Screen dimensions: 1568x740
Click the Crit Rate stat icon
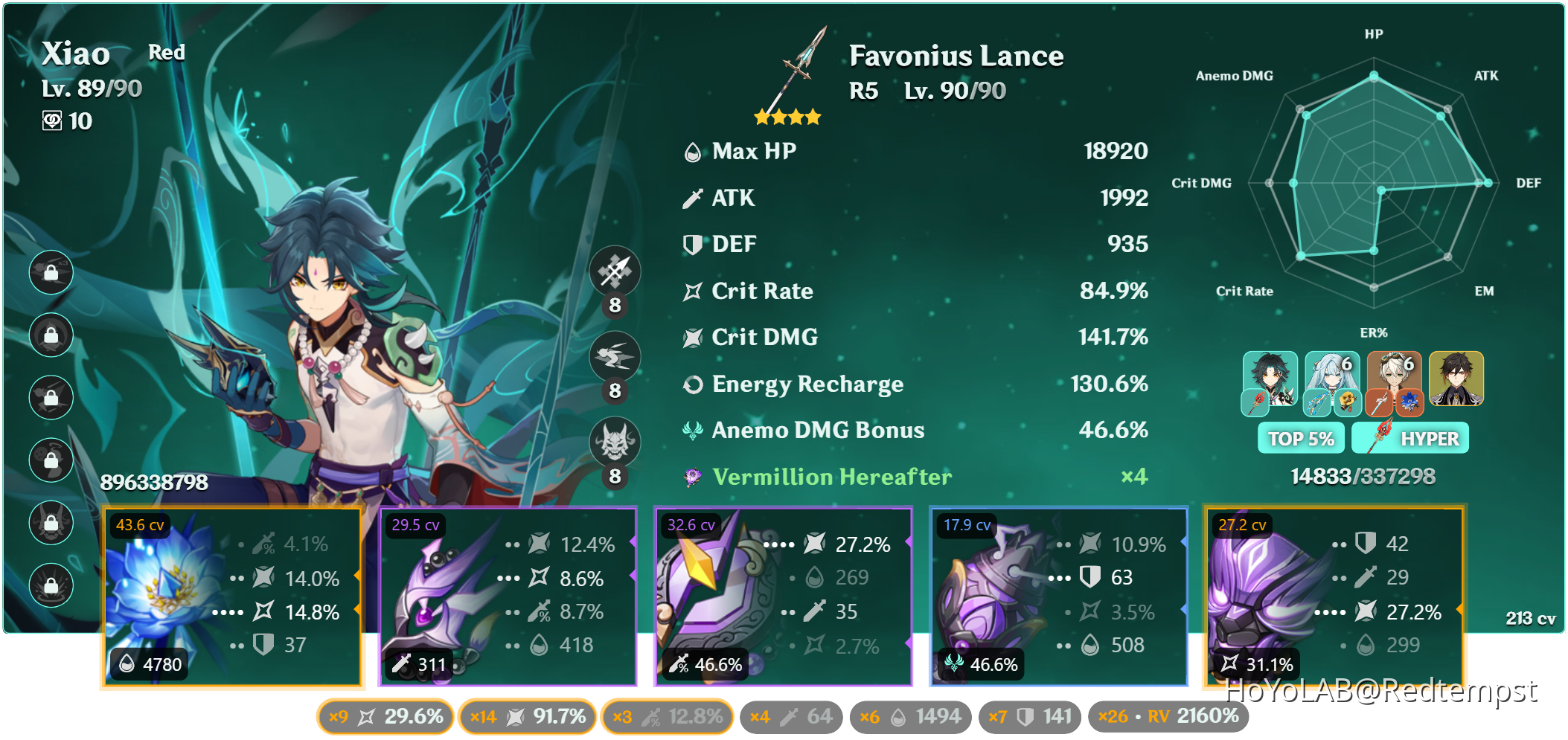point(692,291)
